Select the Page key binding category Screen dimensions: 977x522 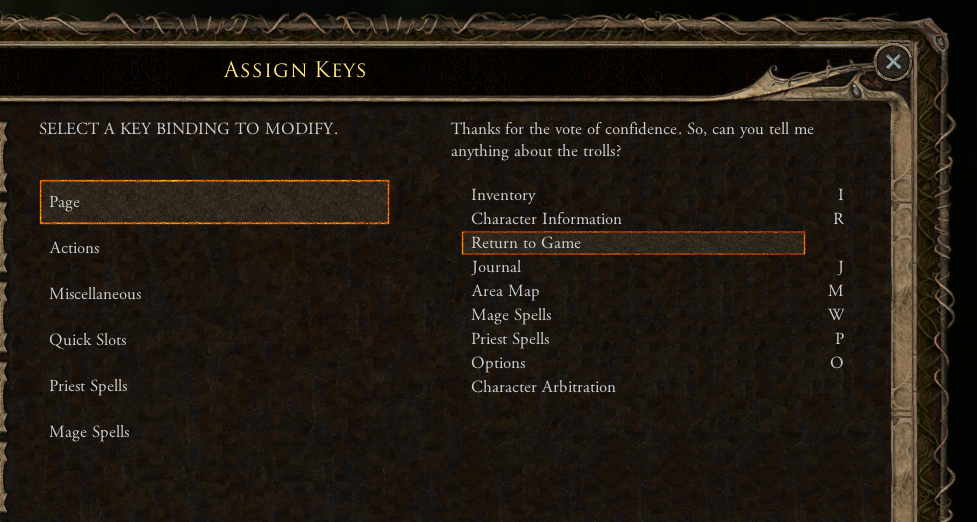(x=214, y=202)
